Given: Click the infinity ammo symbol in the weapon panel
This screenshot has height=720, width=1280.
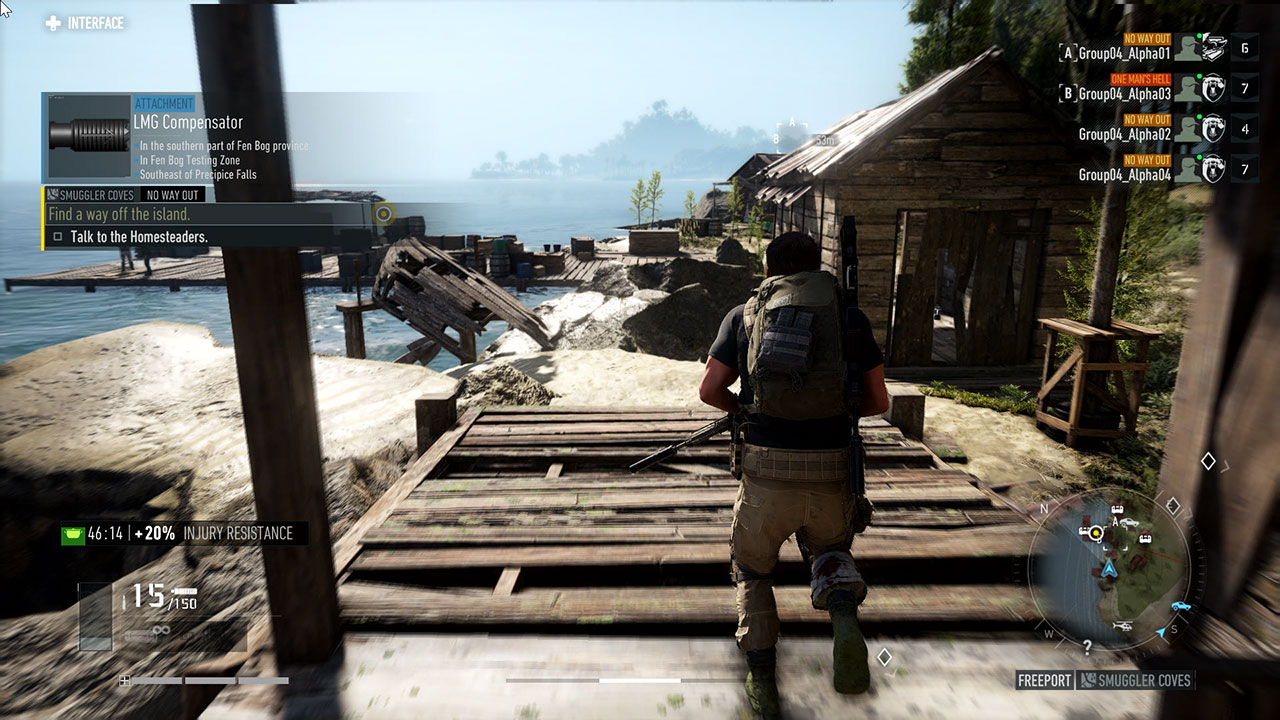Looking at the screenshot, I should click(x=160, y=630).
